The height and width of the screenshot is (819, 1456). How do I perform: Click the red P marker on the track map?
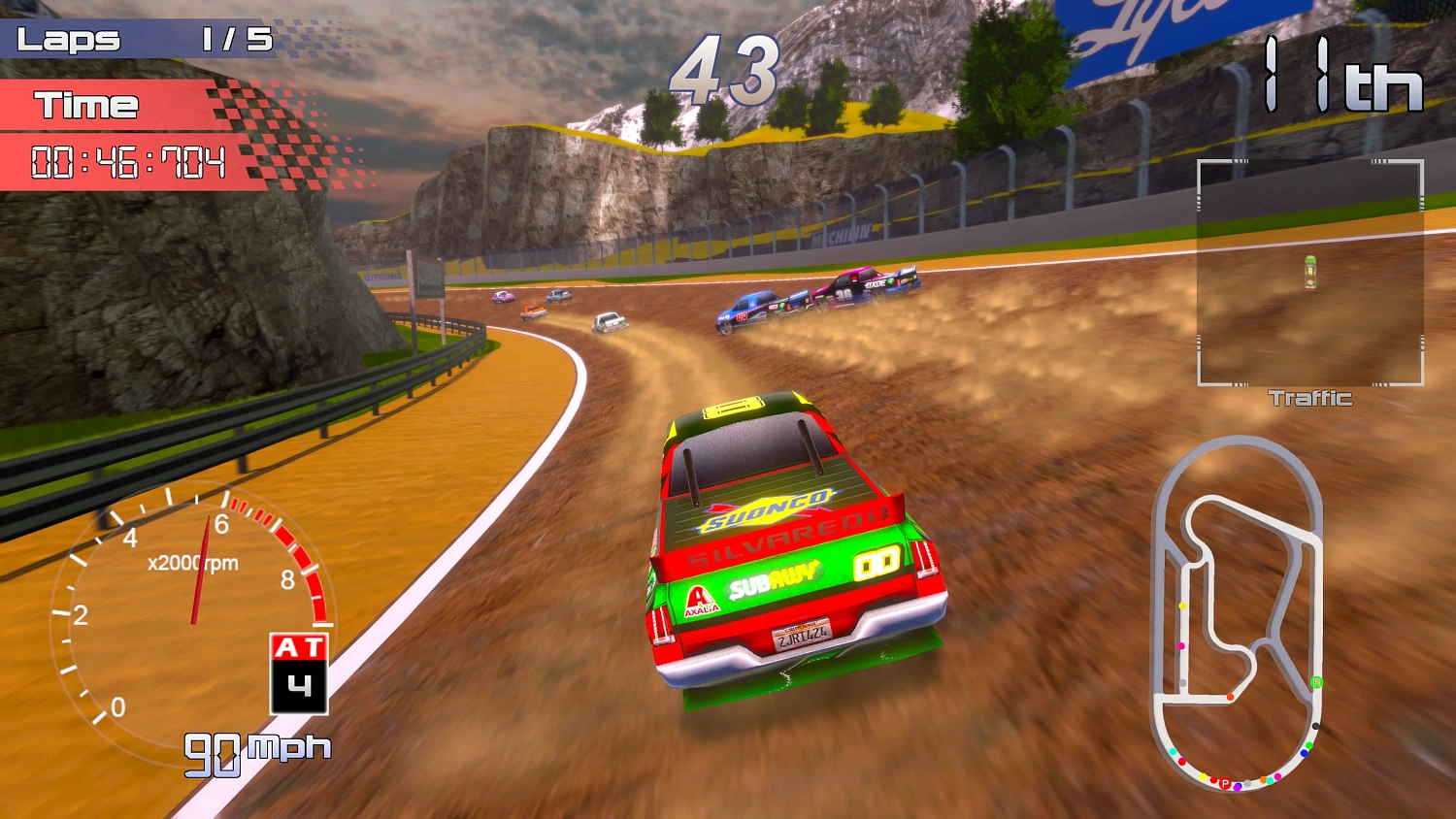[1225, 783]
